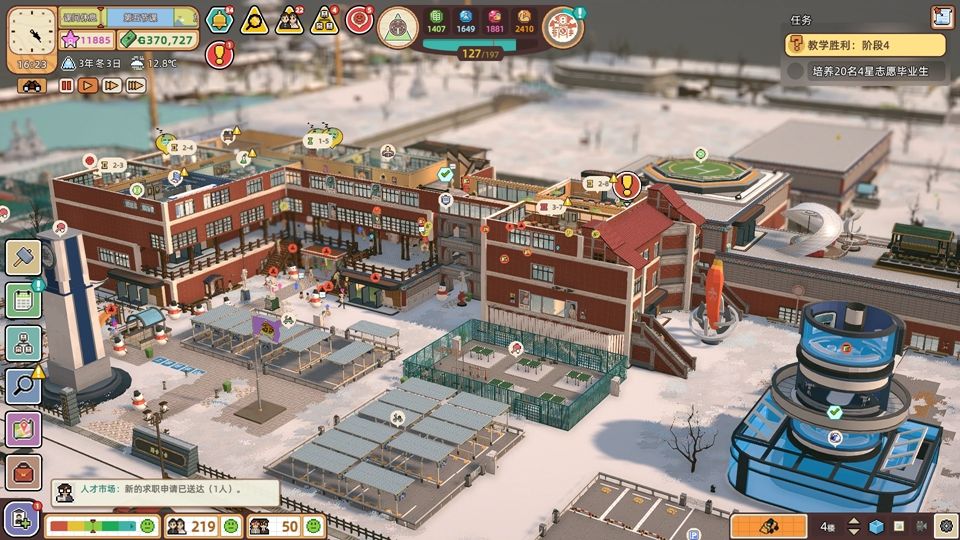The width and height of the screenshot is (960, 540).
Task: Open the bell notifications icon
Action: click(219, 19)
